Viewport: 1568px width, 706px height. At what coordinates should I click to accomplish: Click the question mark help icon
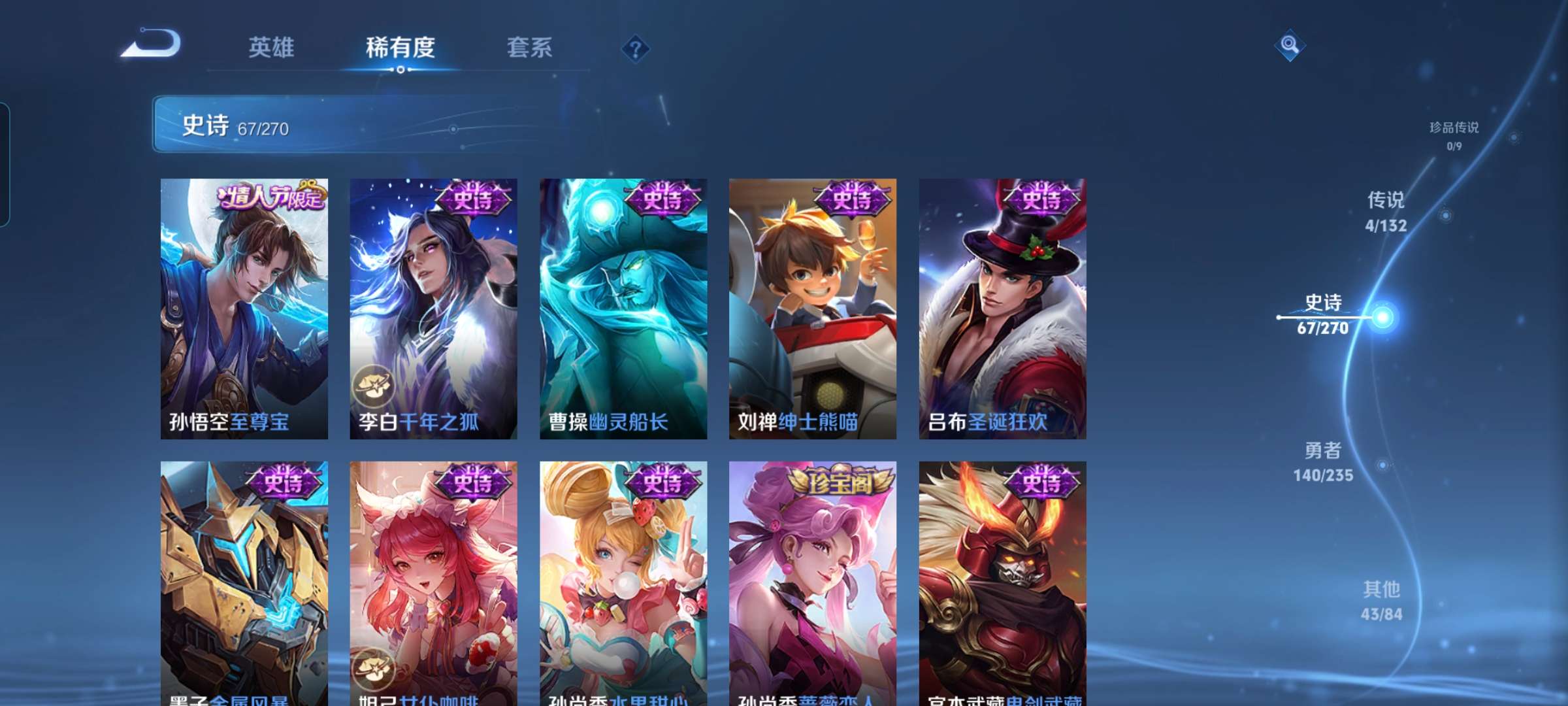tap(637, 49)
